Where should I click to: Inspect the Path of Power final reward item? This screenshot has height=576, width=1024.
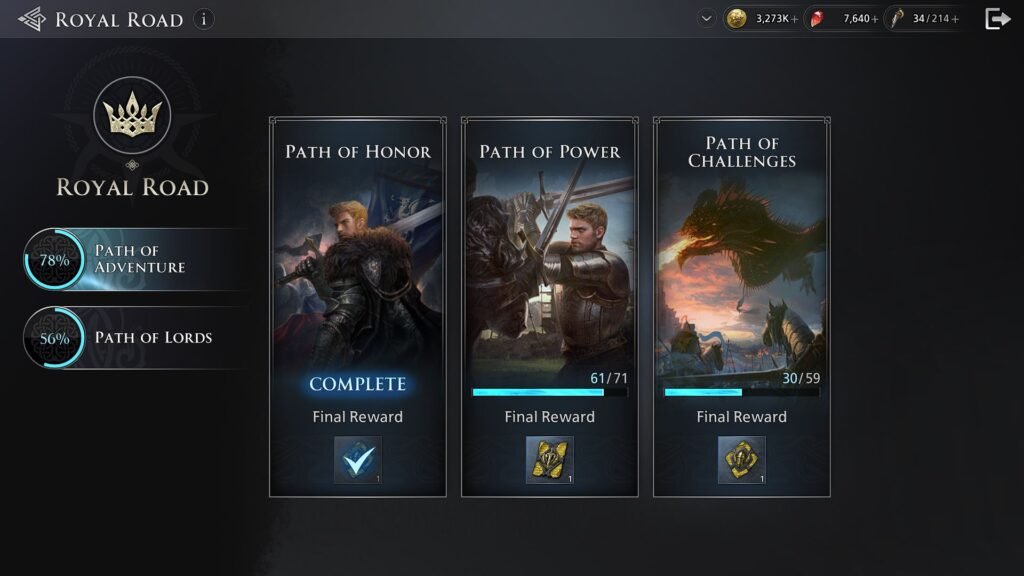pos(549,460)
